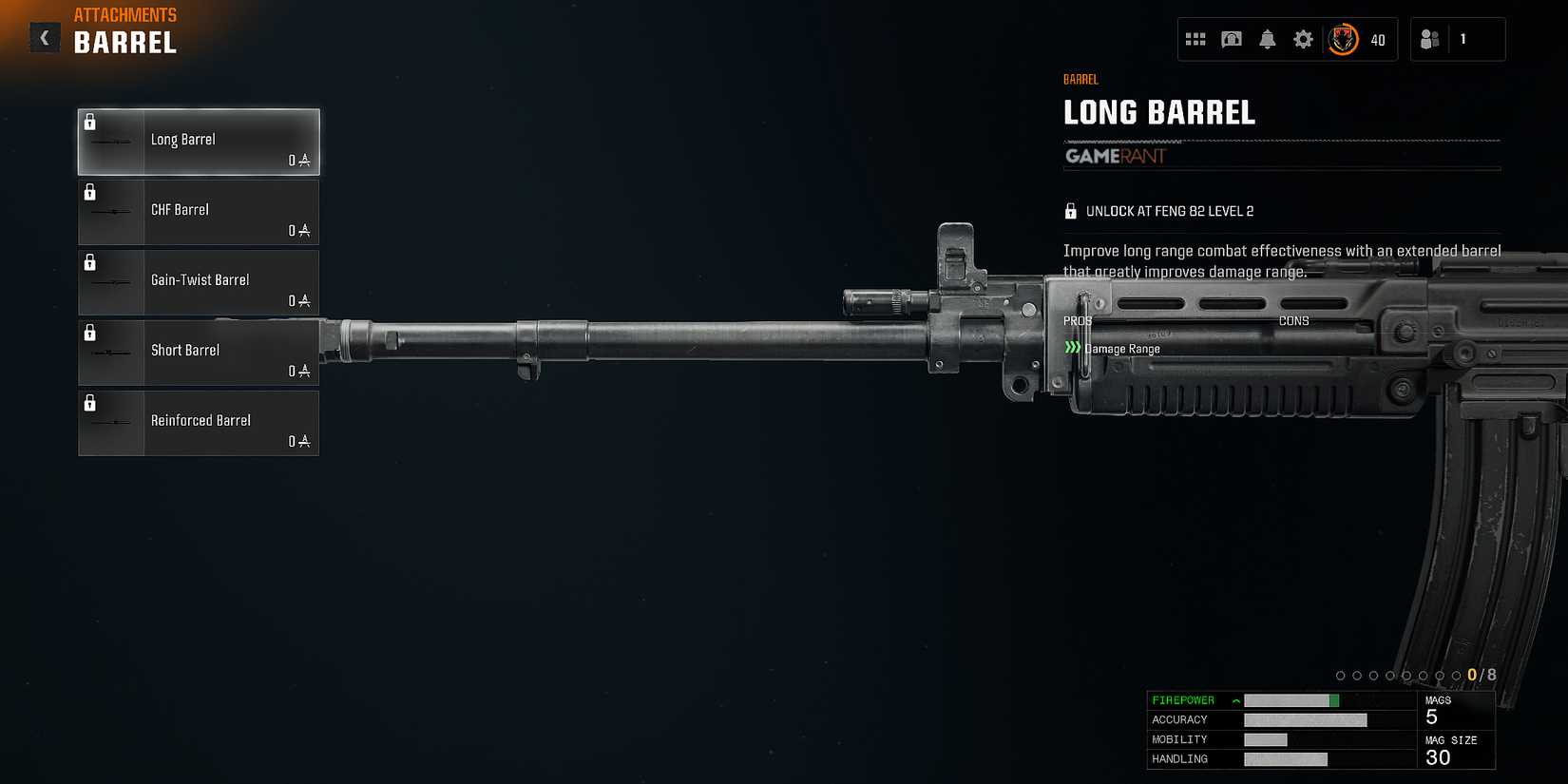The width and height of the screenshot is (1568, 784).
Task: Switch to the Barrel attachments header
Action: [x=124, y=42]
